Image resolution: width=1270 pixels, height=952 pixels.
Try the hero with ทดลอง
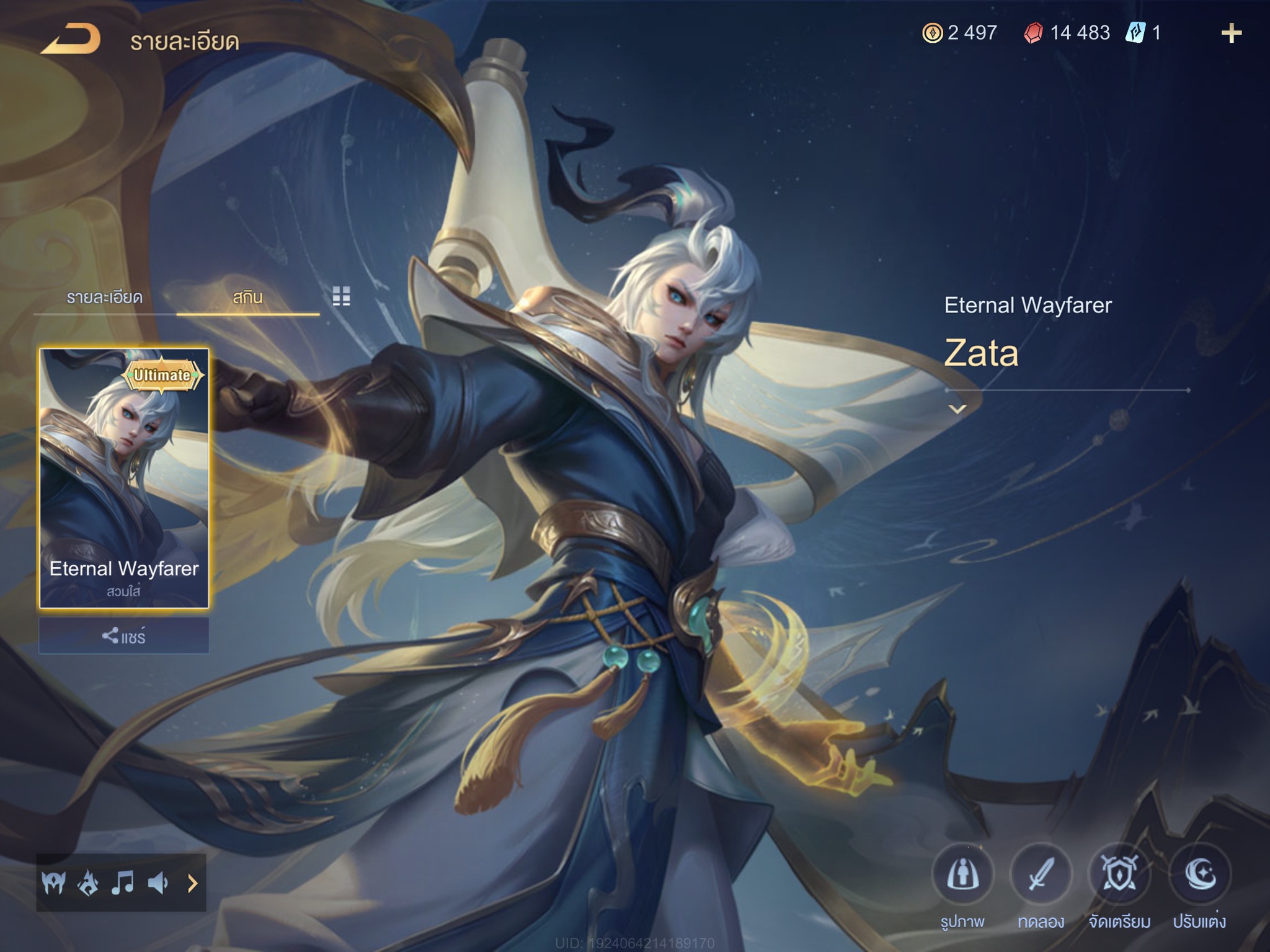click(x=1041, y=875)
